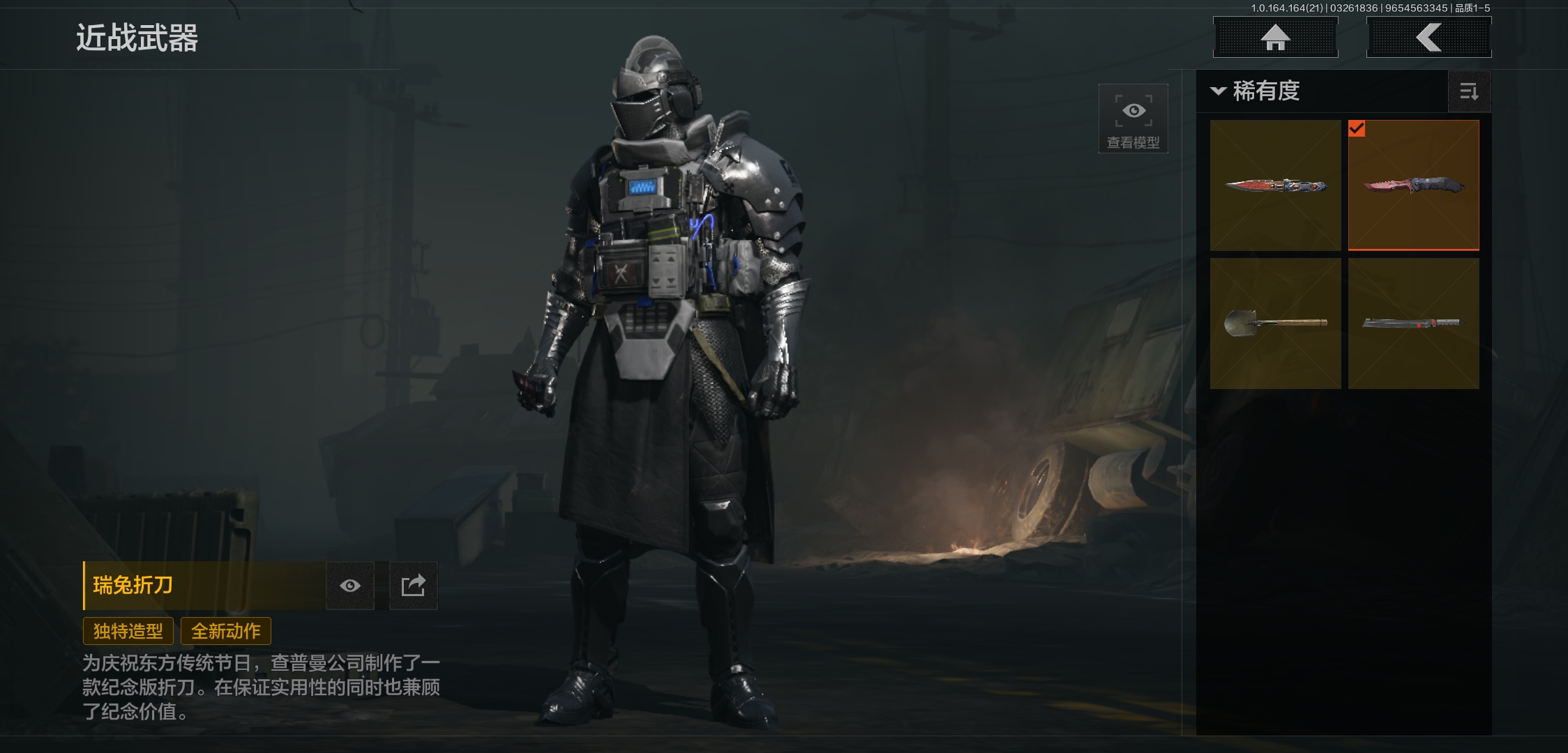Click the 独特造型 tag
The image size is (1568, 753).
(x=128, y=631)
